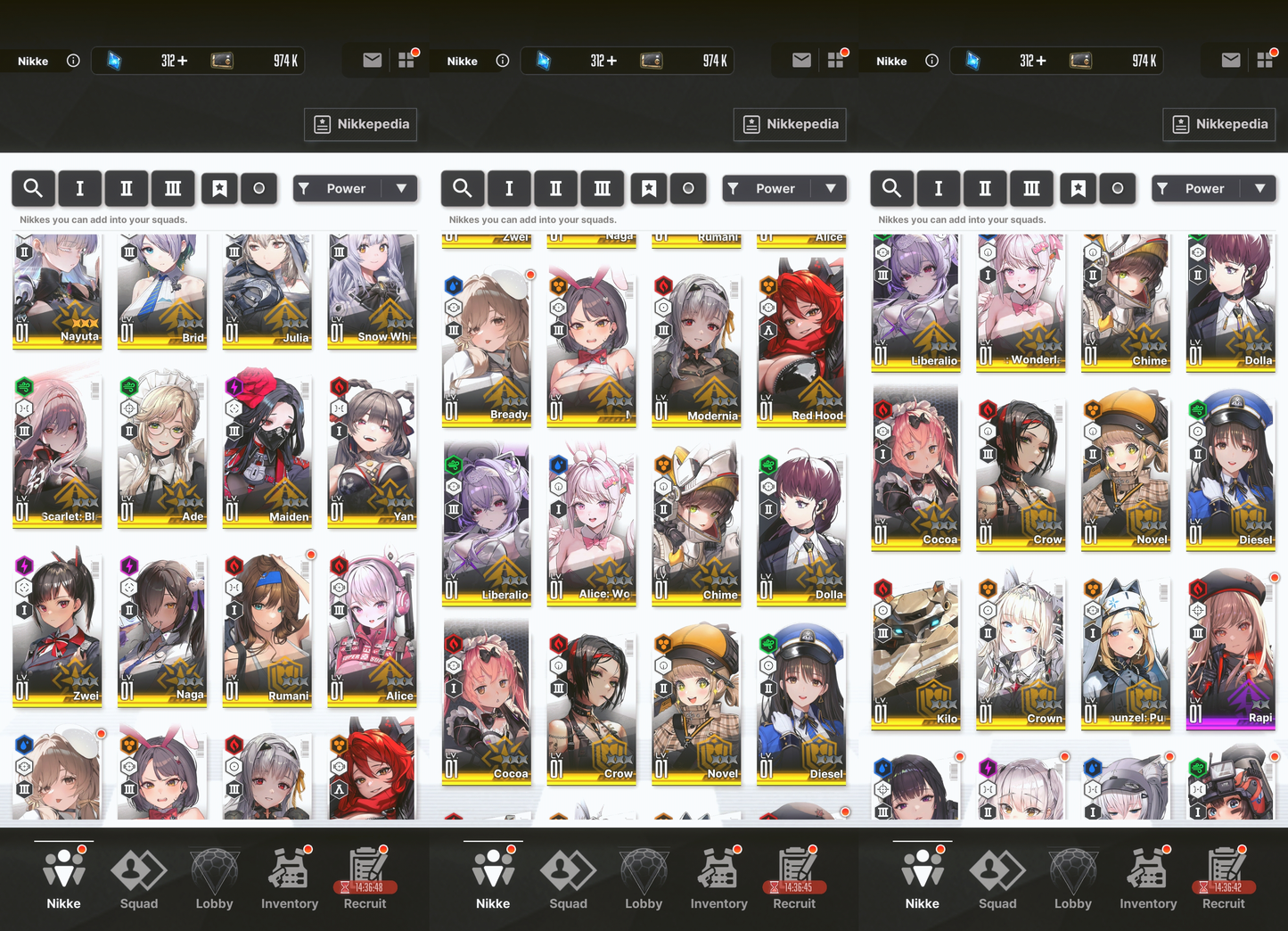
Task: Click the Recruit clipboard icon with timer
Action: pos(365,877)
